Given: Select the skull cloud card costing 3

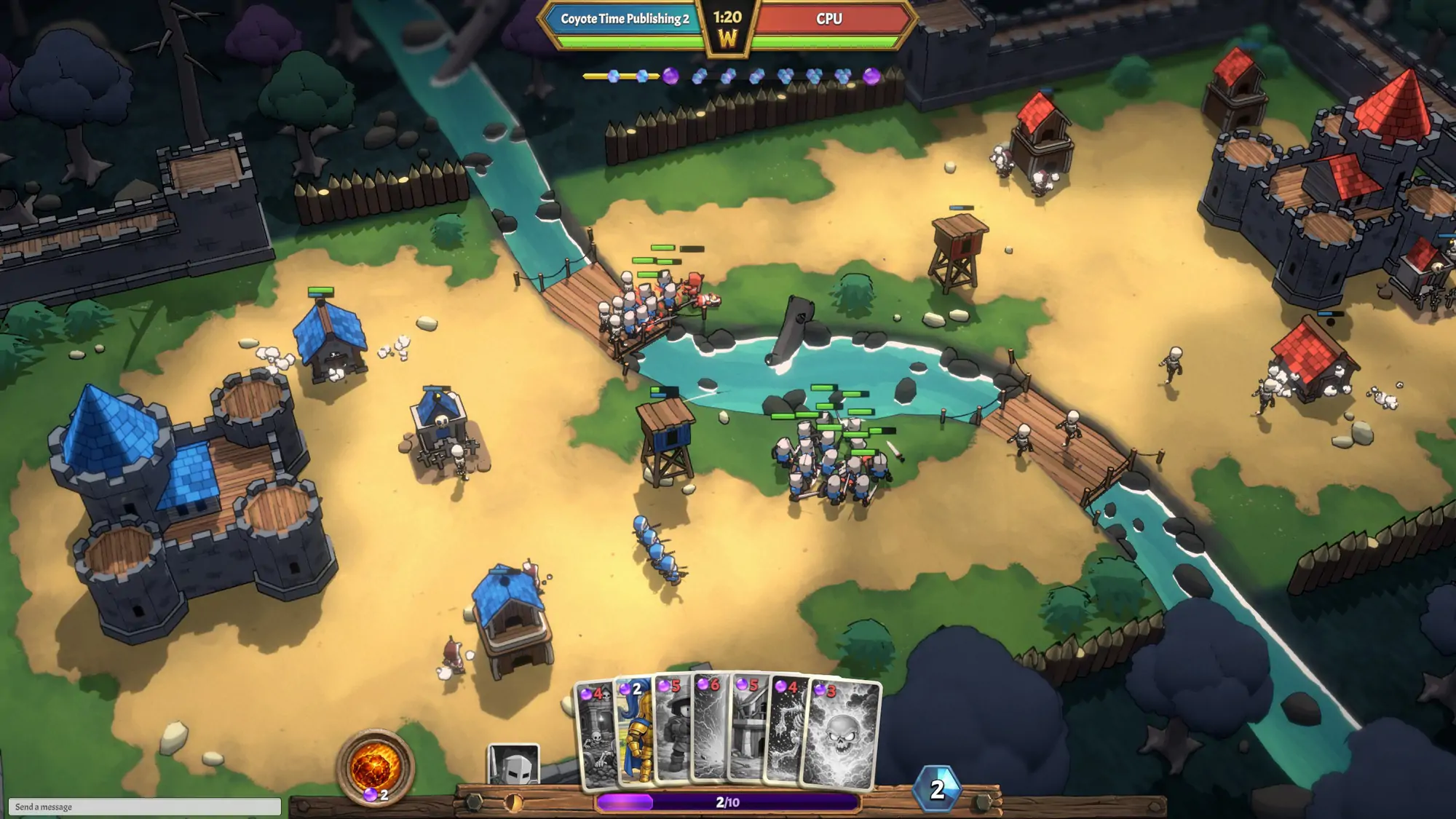Looking at the screenshot, I should pos(842,735).
